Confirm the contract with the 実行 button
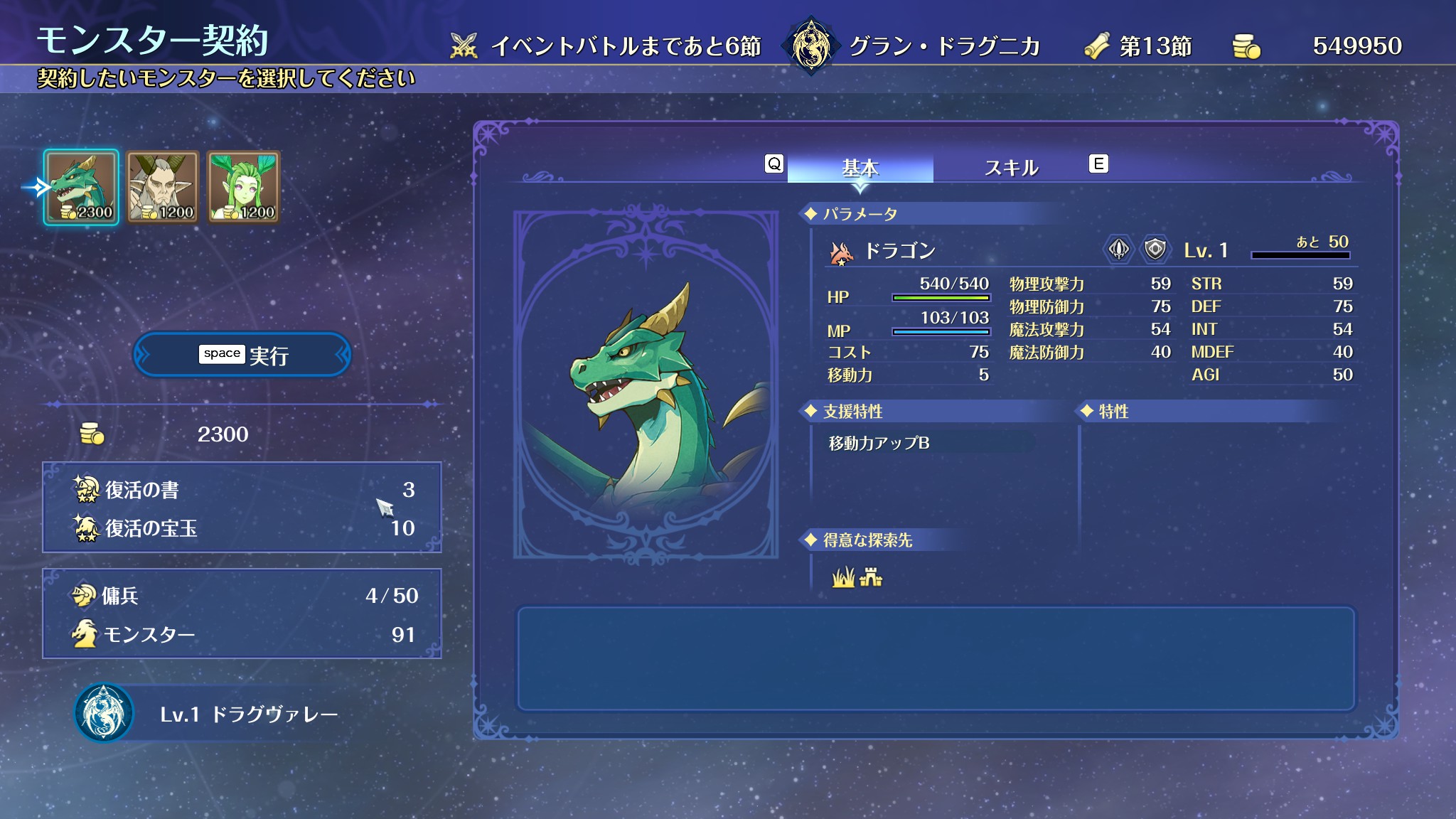1456x819 pixels. 242,355
